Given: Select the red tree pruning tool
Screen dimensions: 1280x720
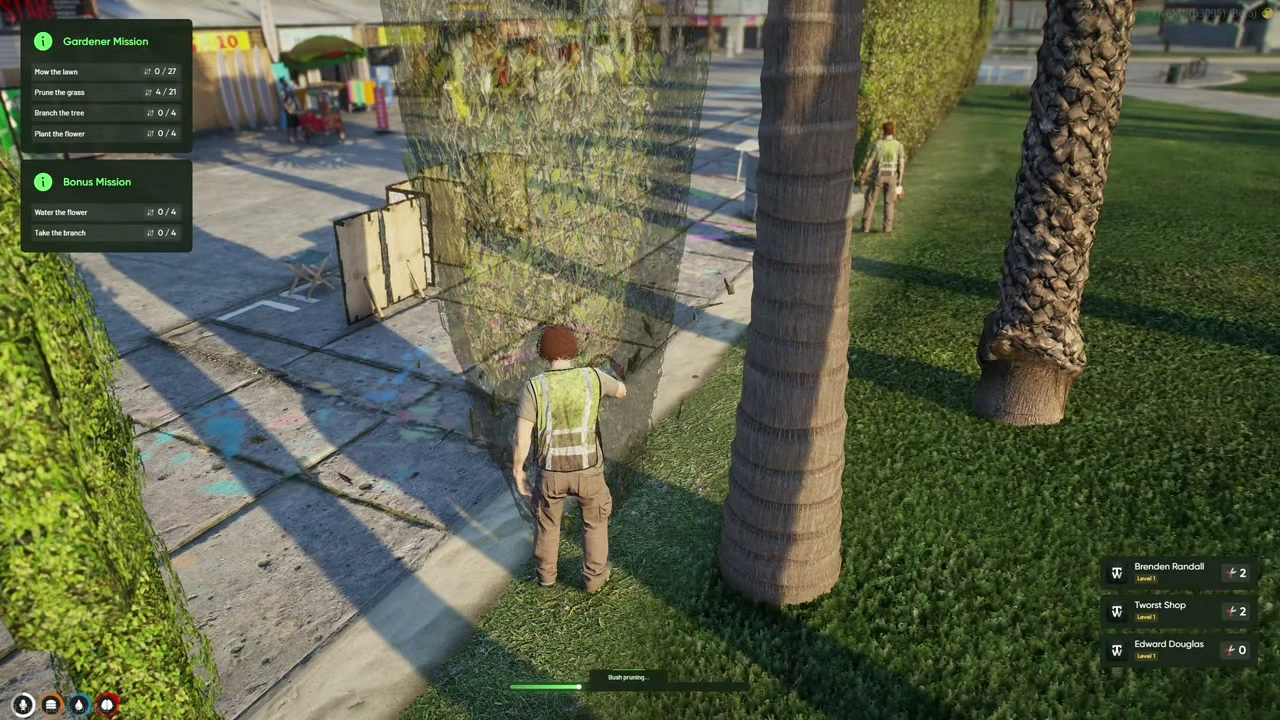Looking at the screenshot, I should [106, 703].
